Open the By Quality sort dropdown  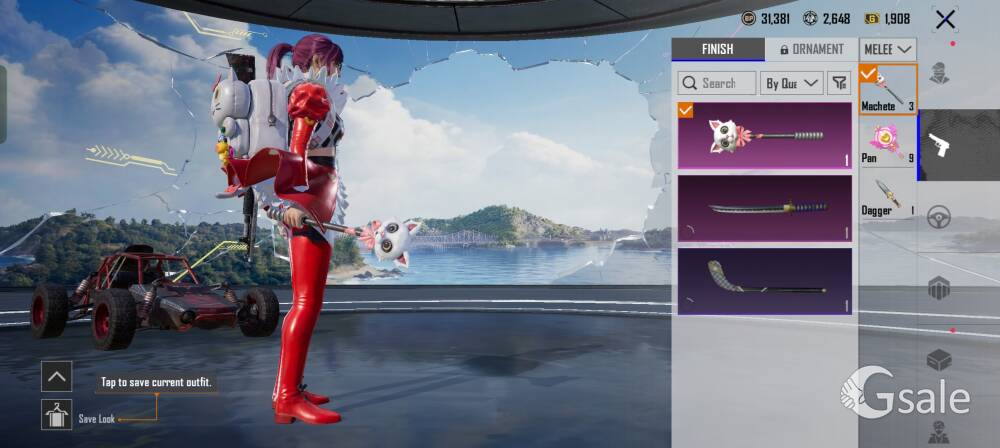791,83
